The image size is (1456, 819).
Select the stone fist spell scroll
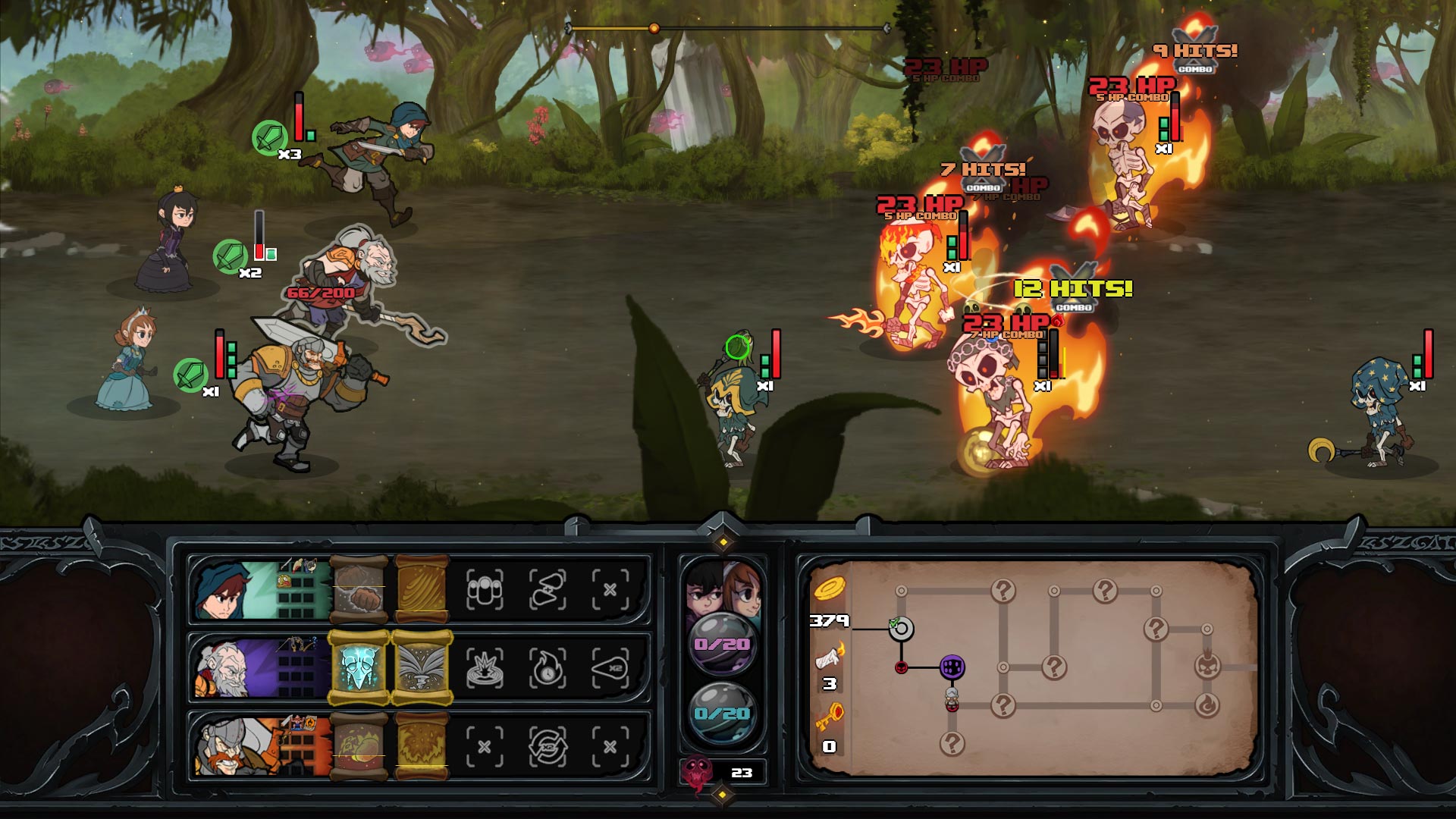(359, 591)
